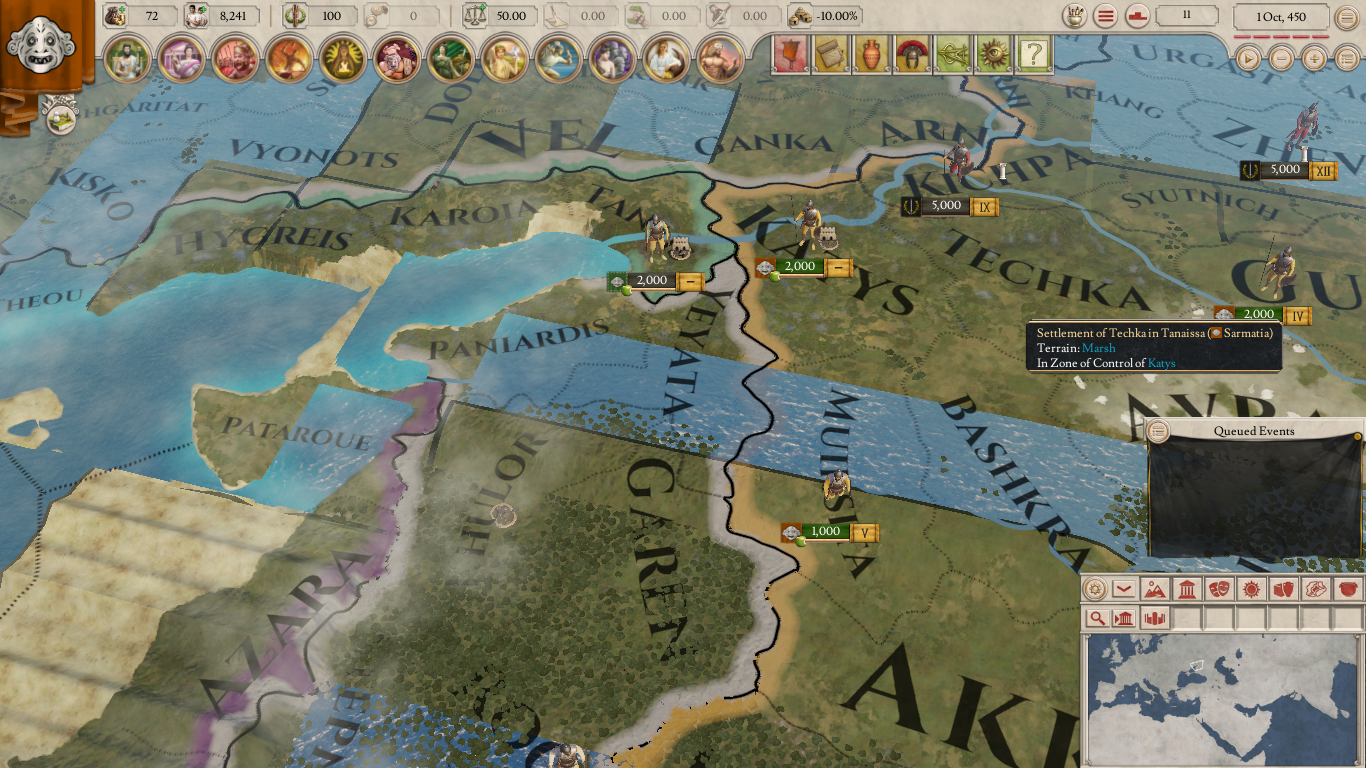Expand the map mode chevron arrow

click(1123, 589)
